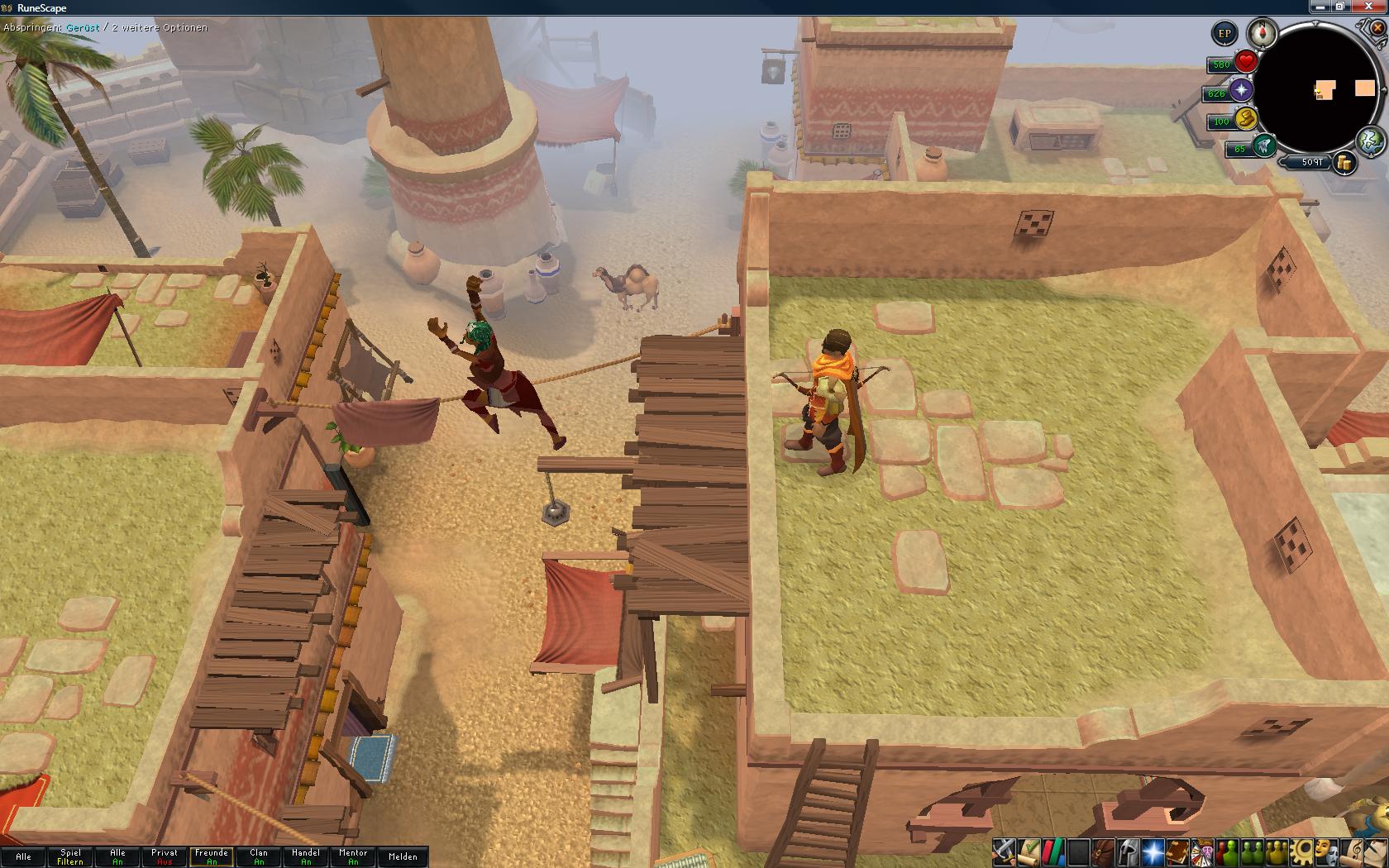Image resolution: width=1389 pixels, height=868 pixels.
Task: Open the crossed swords combat tab
Action: pos(1005,851)
